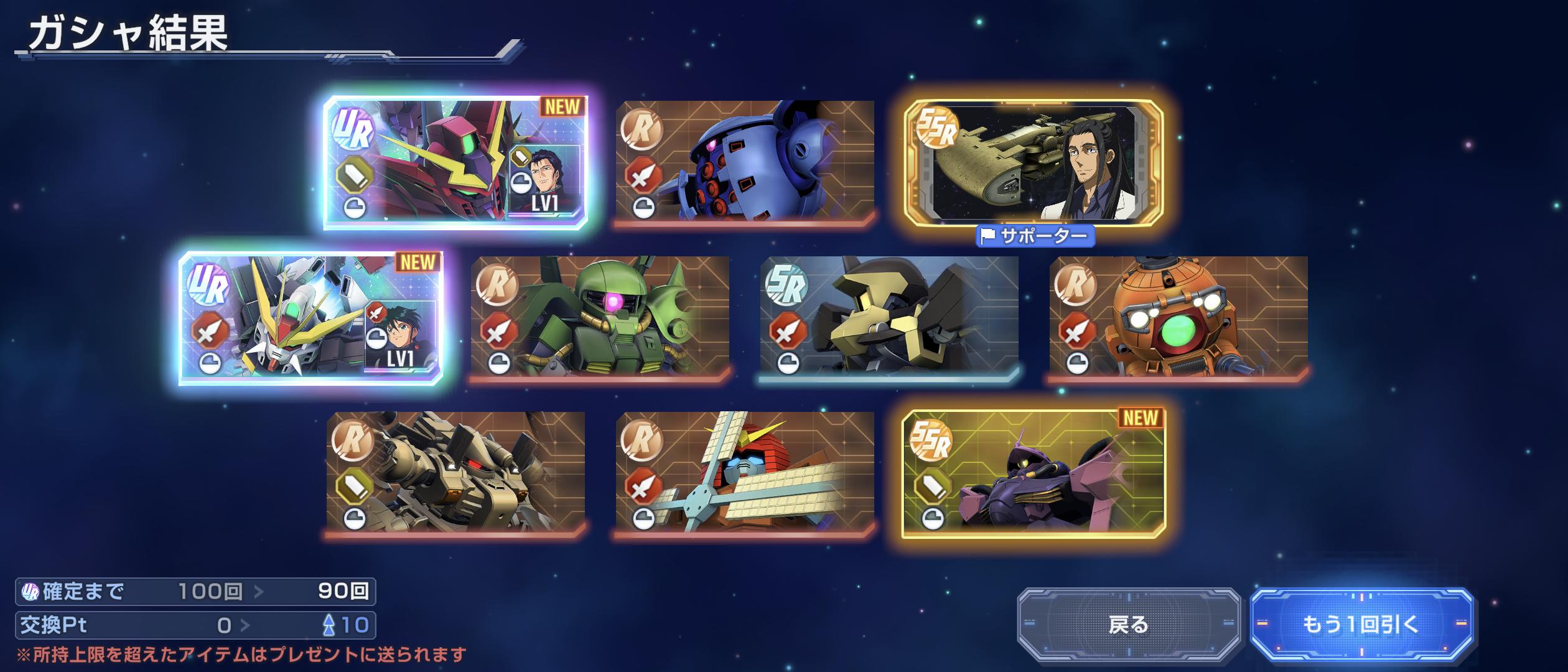1568x672 pixels.
Task: Open the SSR supporter battleship card
Action: tap(1033, 162)
